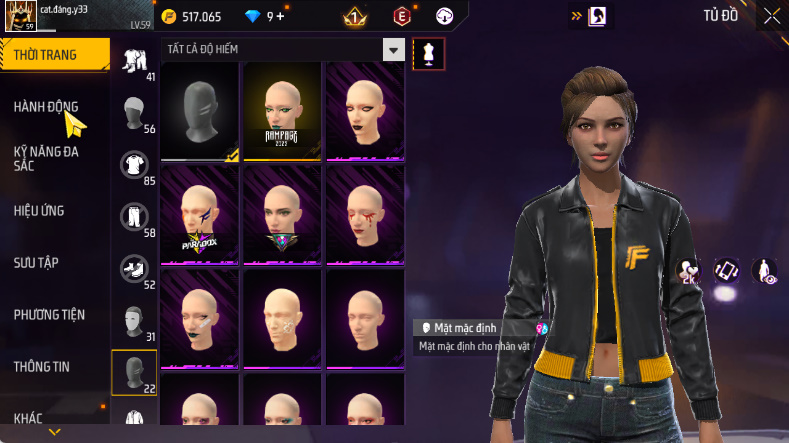The width and height of the screenshot is (789, 443).
Task: Choose the Rampage 2023 face item
Action: pyautogui.click(x=282, y=110)
